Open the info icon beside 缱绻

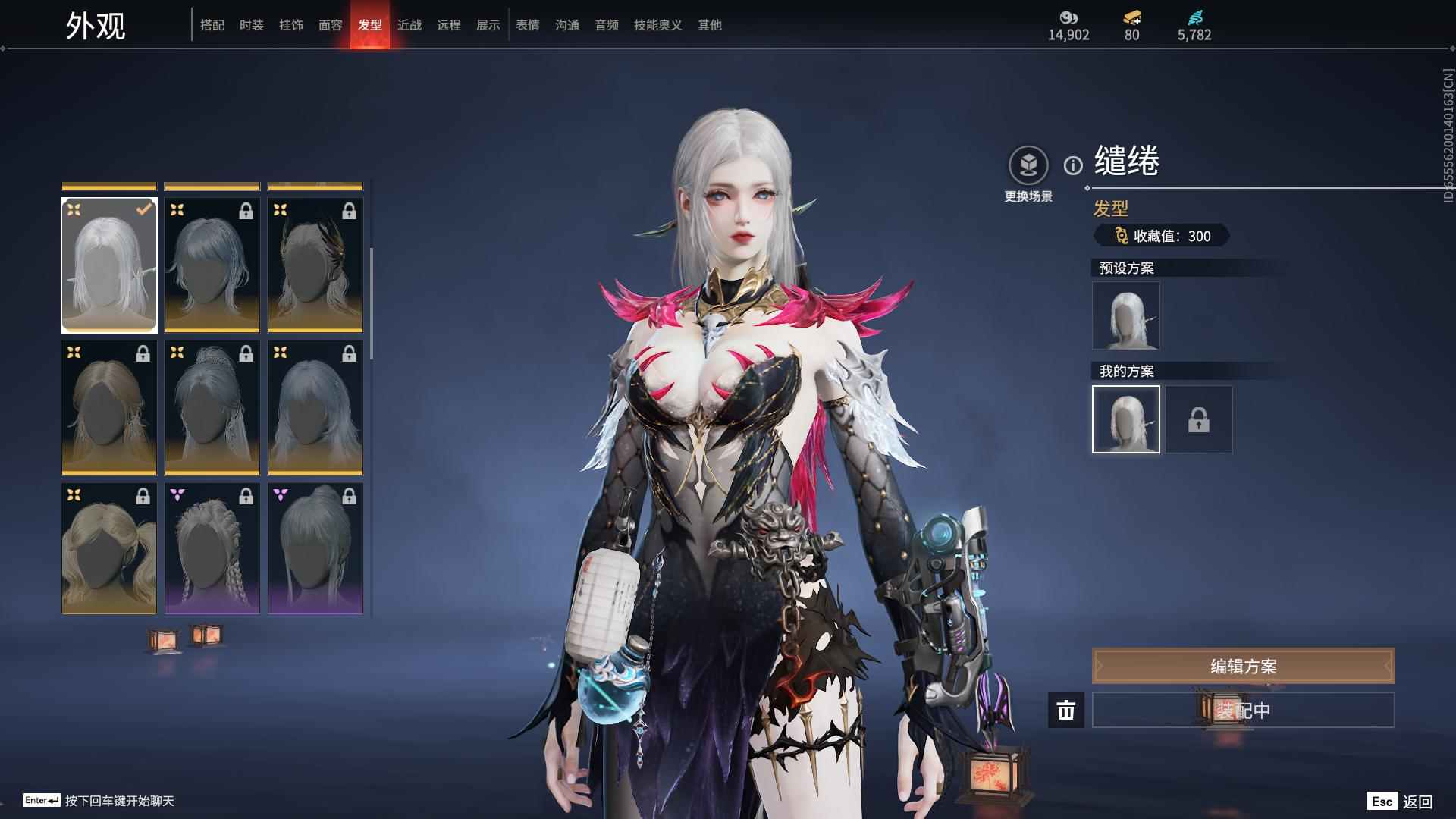click(1073, 165)
